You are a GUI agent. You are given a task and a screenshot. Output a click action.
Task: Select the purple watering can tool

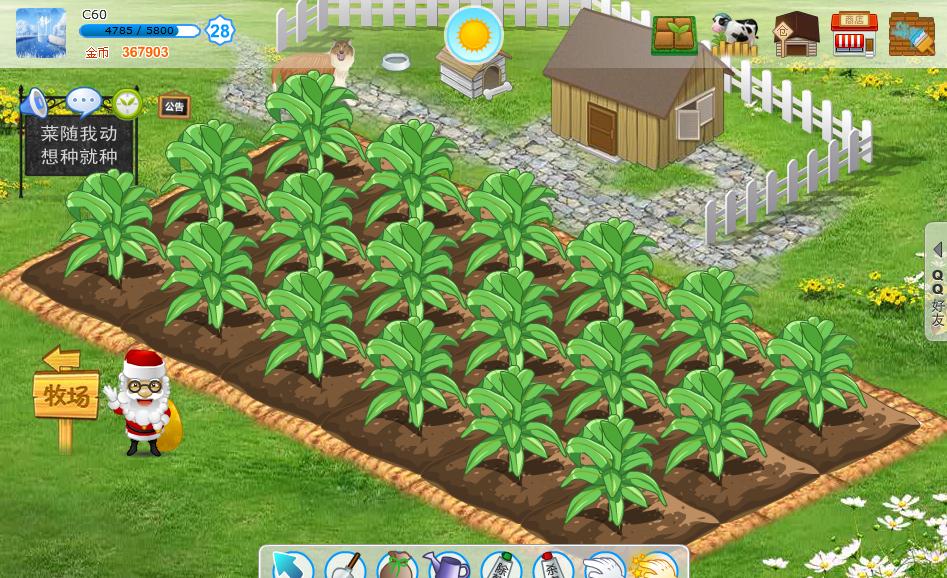click(446, 565)
